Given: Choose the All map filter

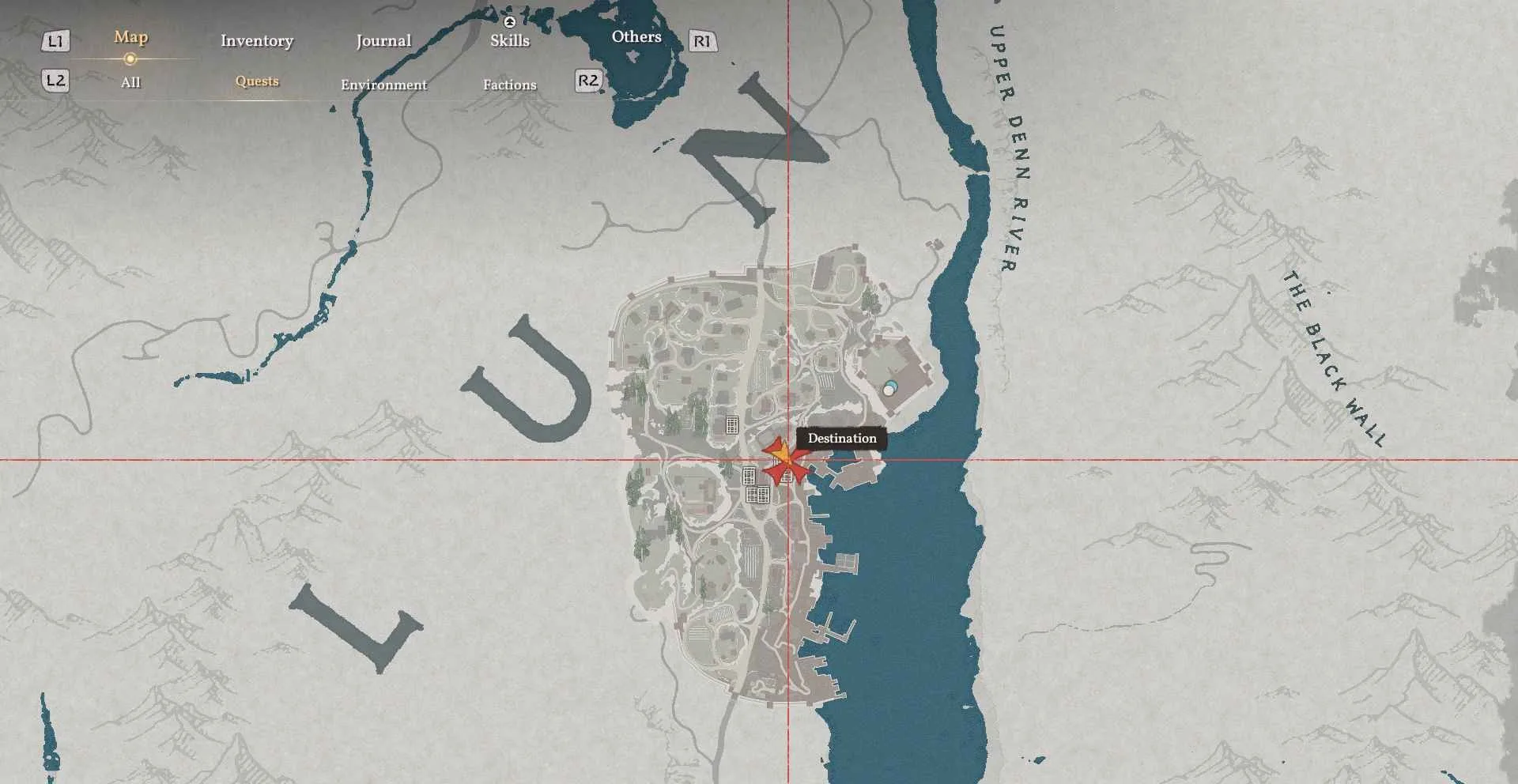Looking at the screenshot, I should click(x=130, y=82).
